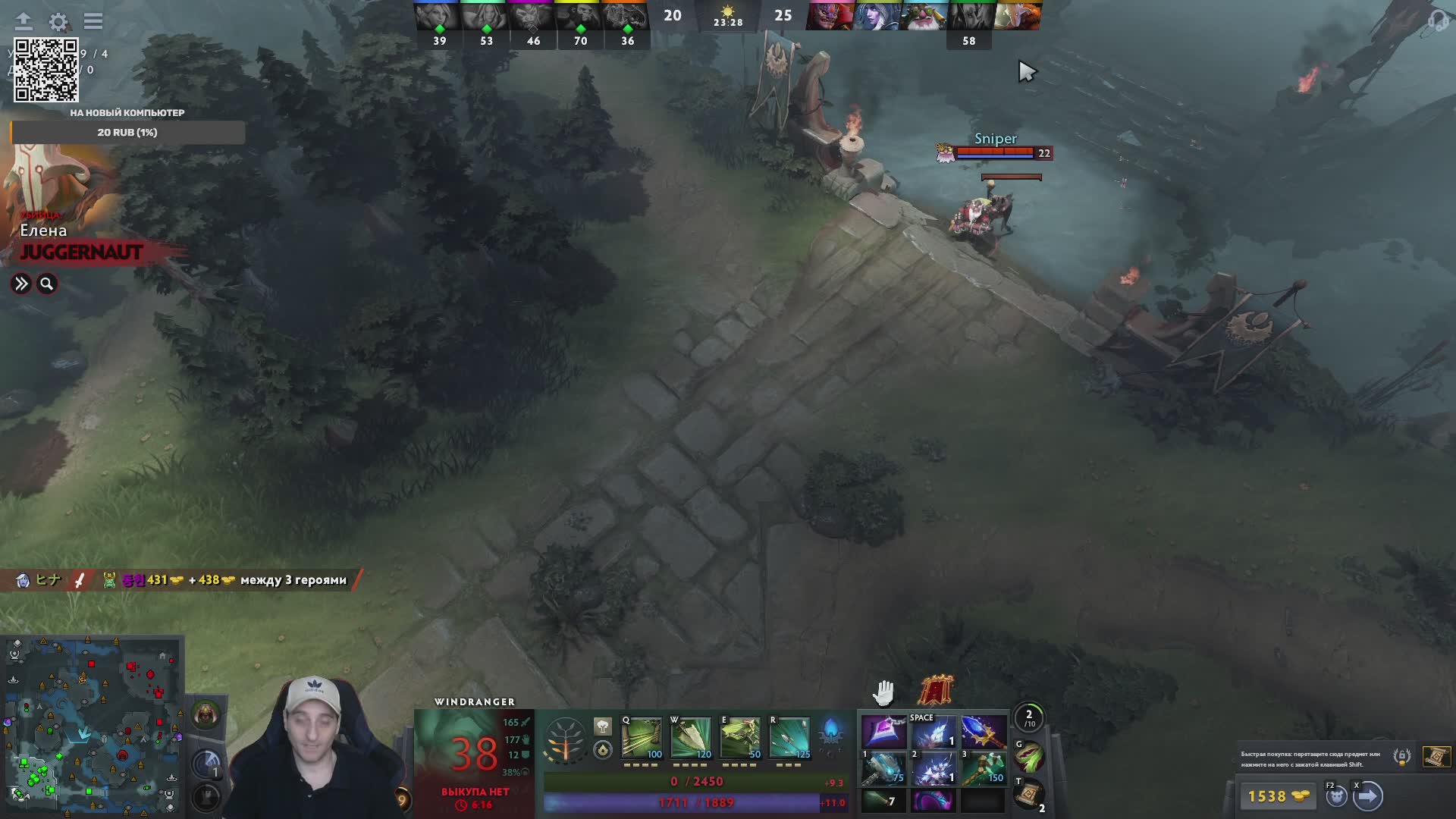Select the courier button
The width and height of the screenshot is (1456, 819).
[1336, 796]
